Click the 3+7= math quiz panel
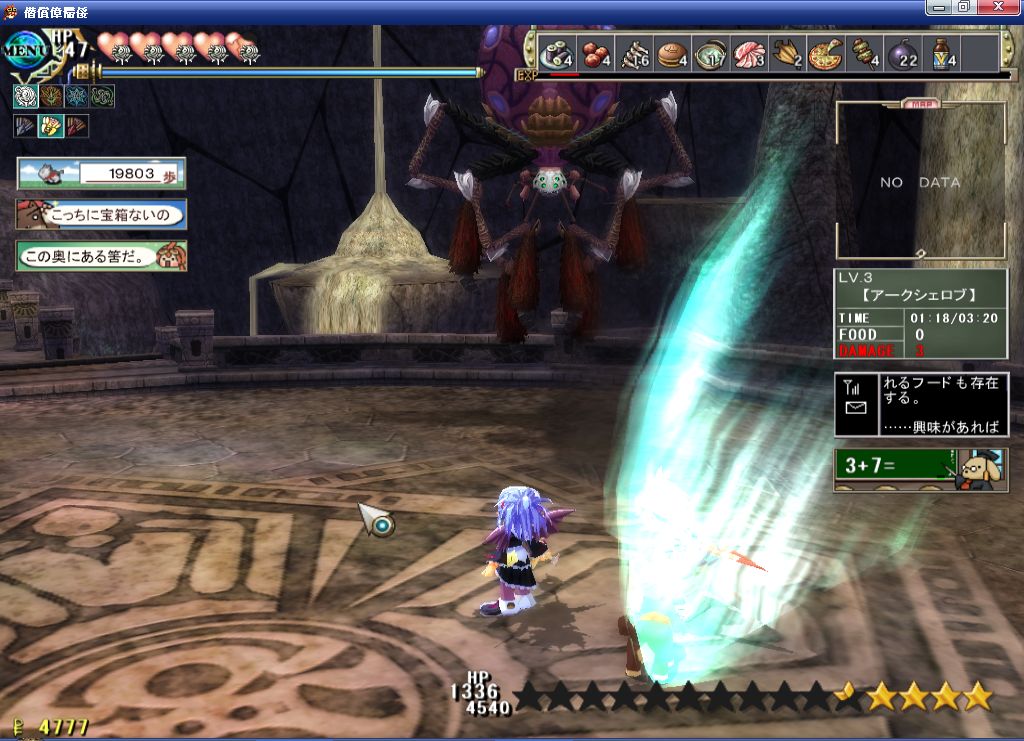Screen dimensions: 1024x741 (920, 467)
